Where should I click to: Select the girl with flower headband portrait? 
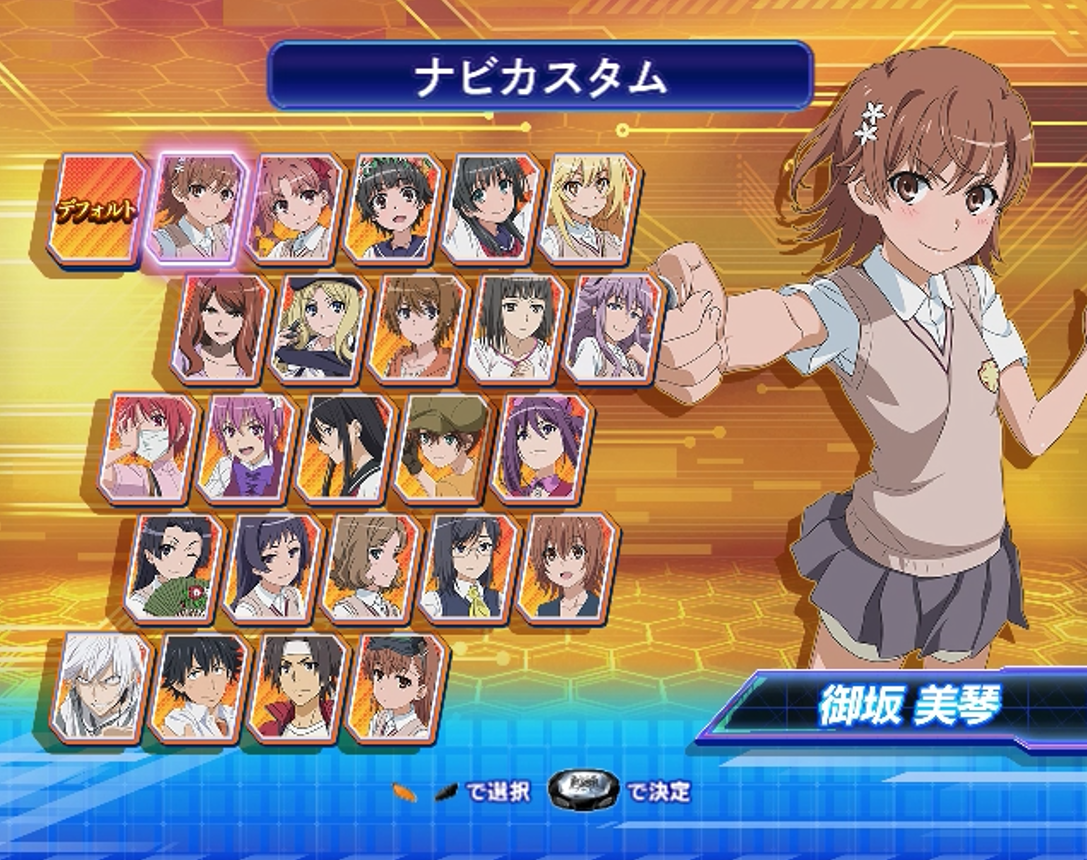[394, 208]
